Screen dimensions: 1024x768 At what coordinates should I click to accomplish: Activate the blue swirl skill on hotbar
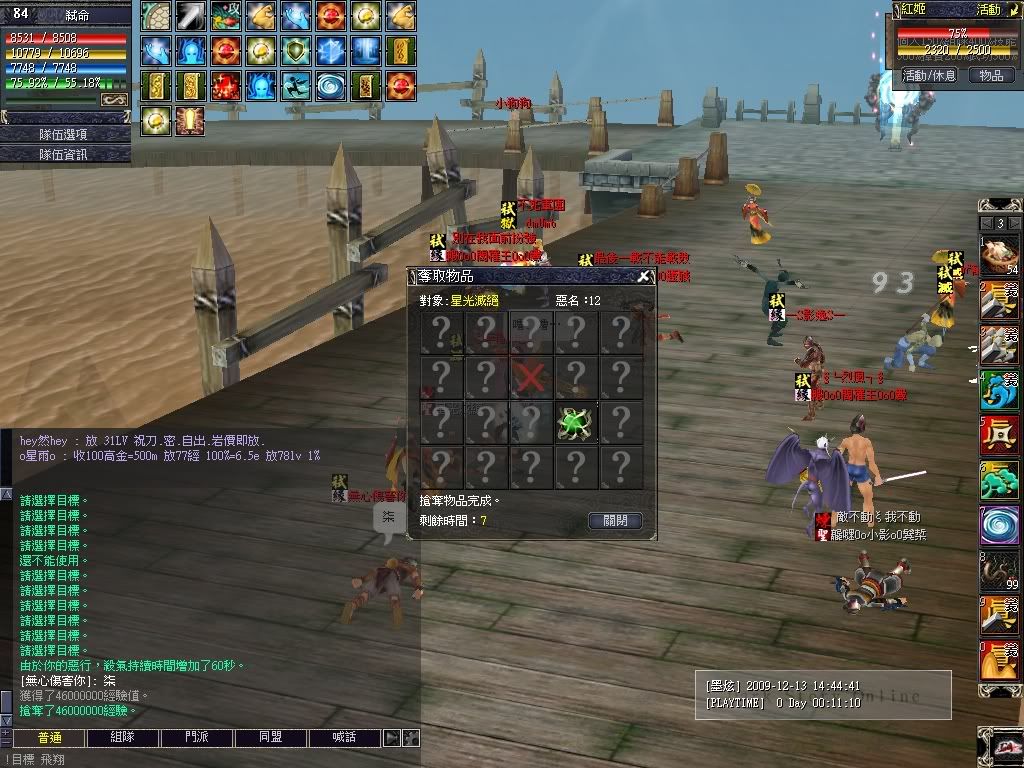(999, 526)
